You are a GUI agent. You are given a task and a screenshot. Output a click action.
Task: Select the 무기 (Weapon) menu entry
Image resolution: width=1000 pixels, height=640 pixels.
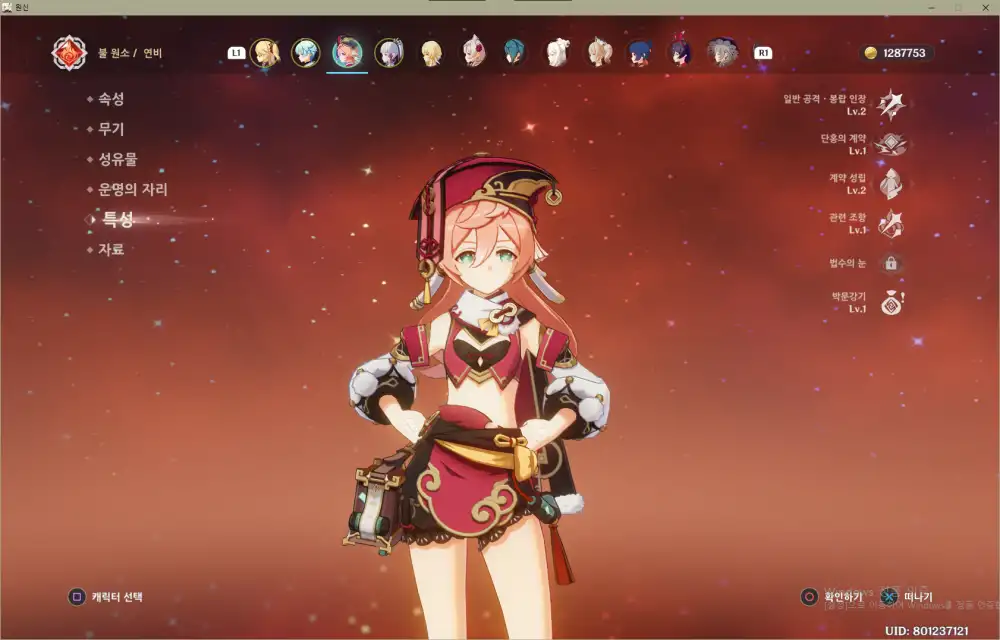(110, 130)
